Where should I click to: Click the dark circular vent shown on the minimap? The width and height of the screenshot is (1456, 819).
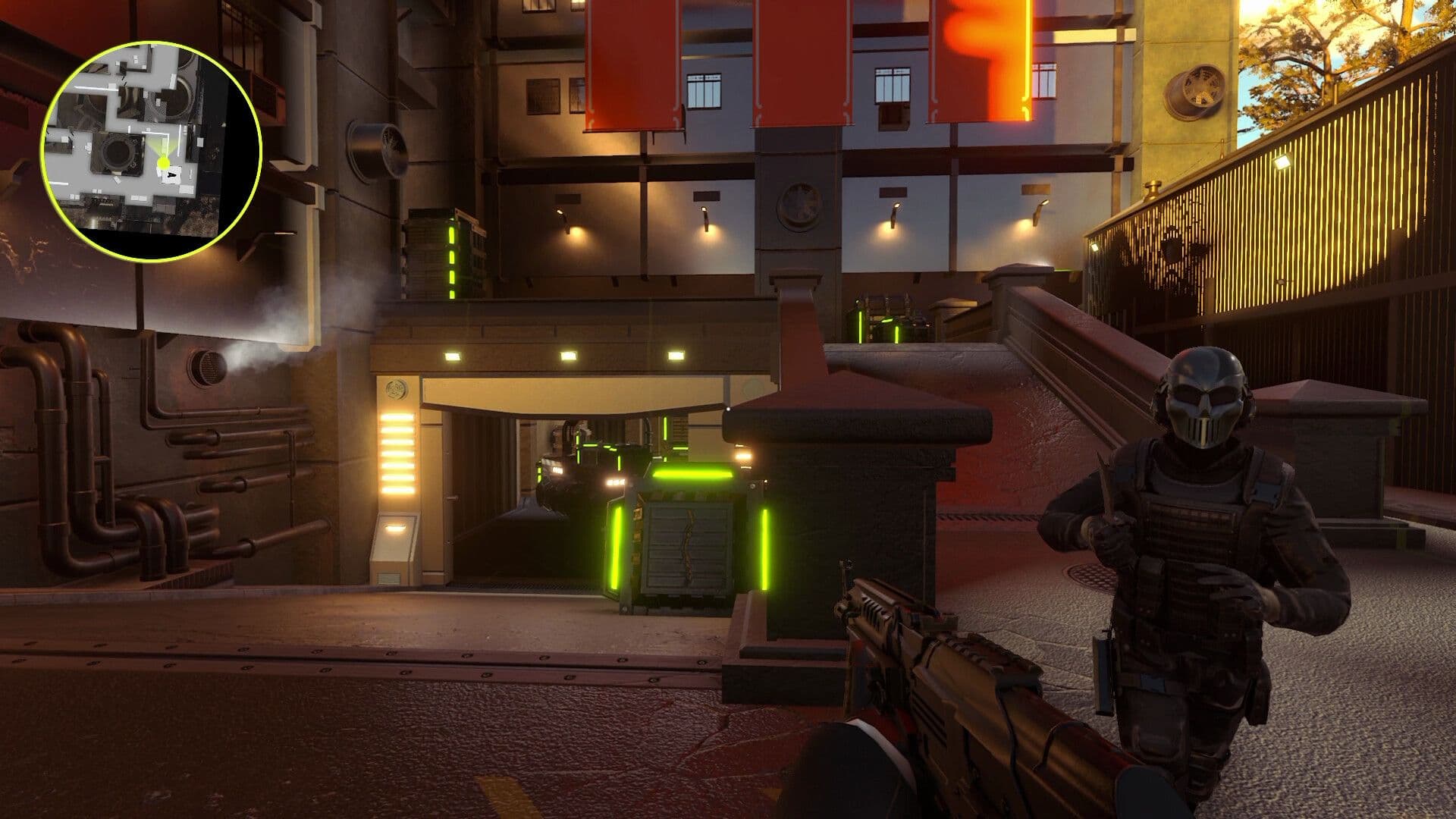pyautogui.click(x=119, y=151)
